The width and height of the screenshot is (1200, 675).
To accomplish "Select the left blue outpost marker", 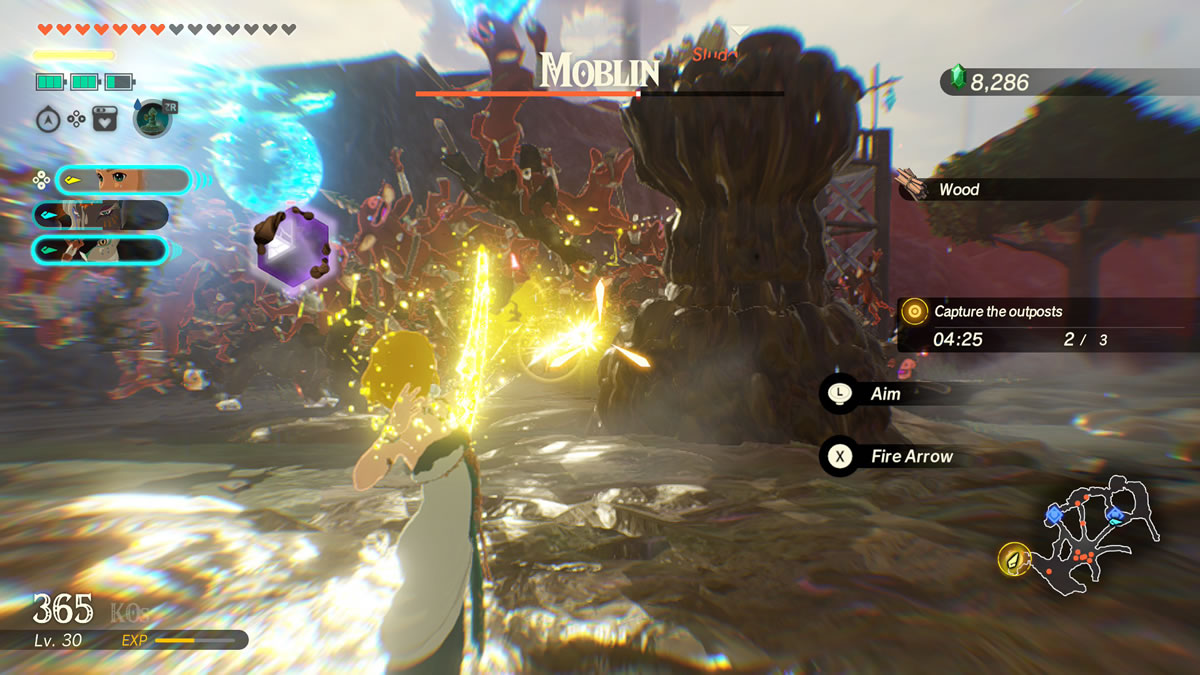I will 1054,514.
